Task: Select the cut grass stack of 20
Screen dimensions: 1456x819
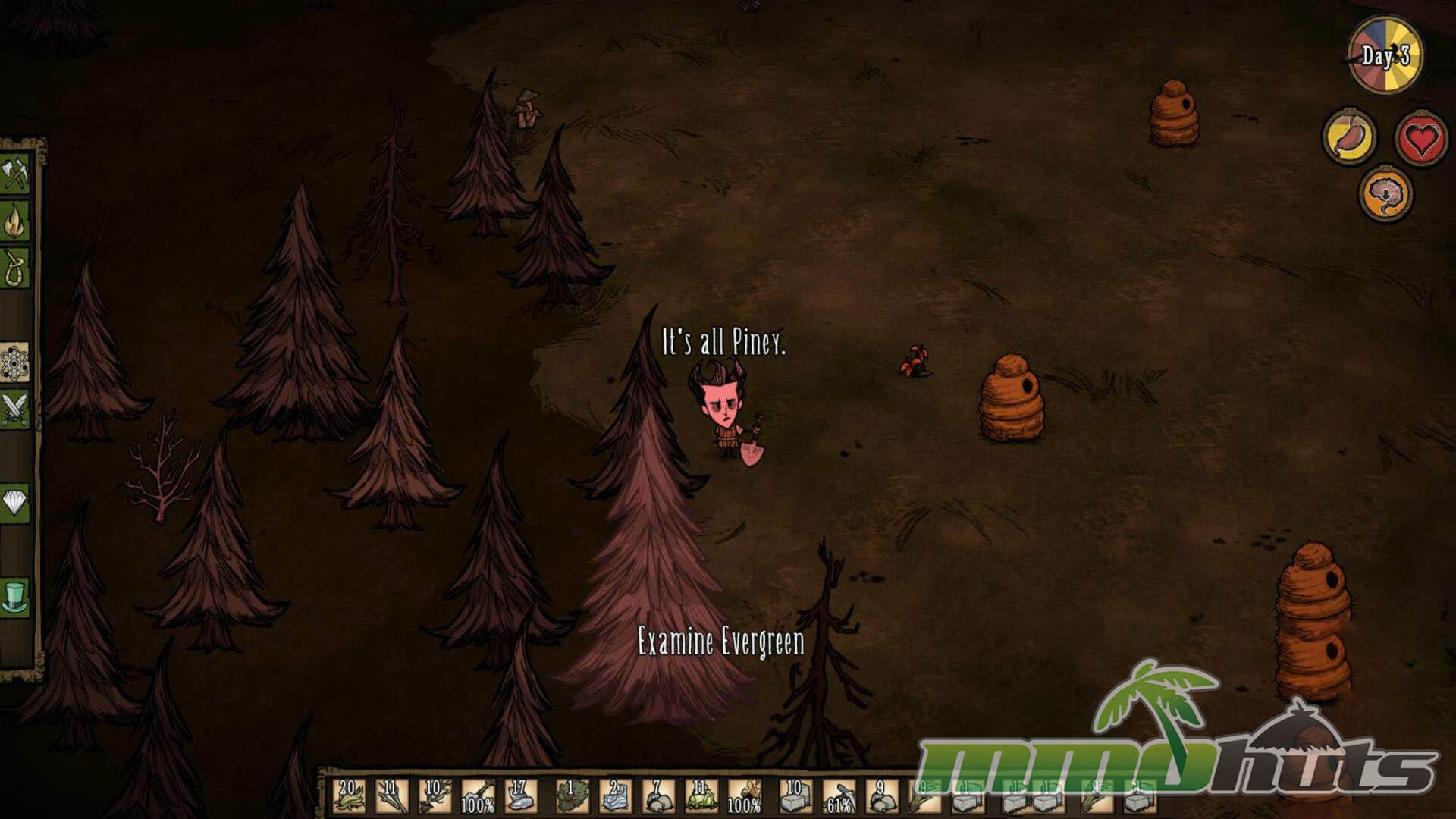Action: coord(349,796)
